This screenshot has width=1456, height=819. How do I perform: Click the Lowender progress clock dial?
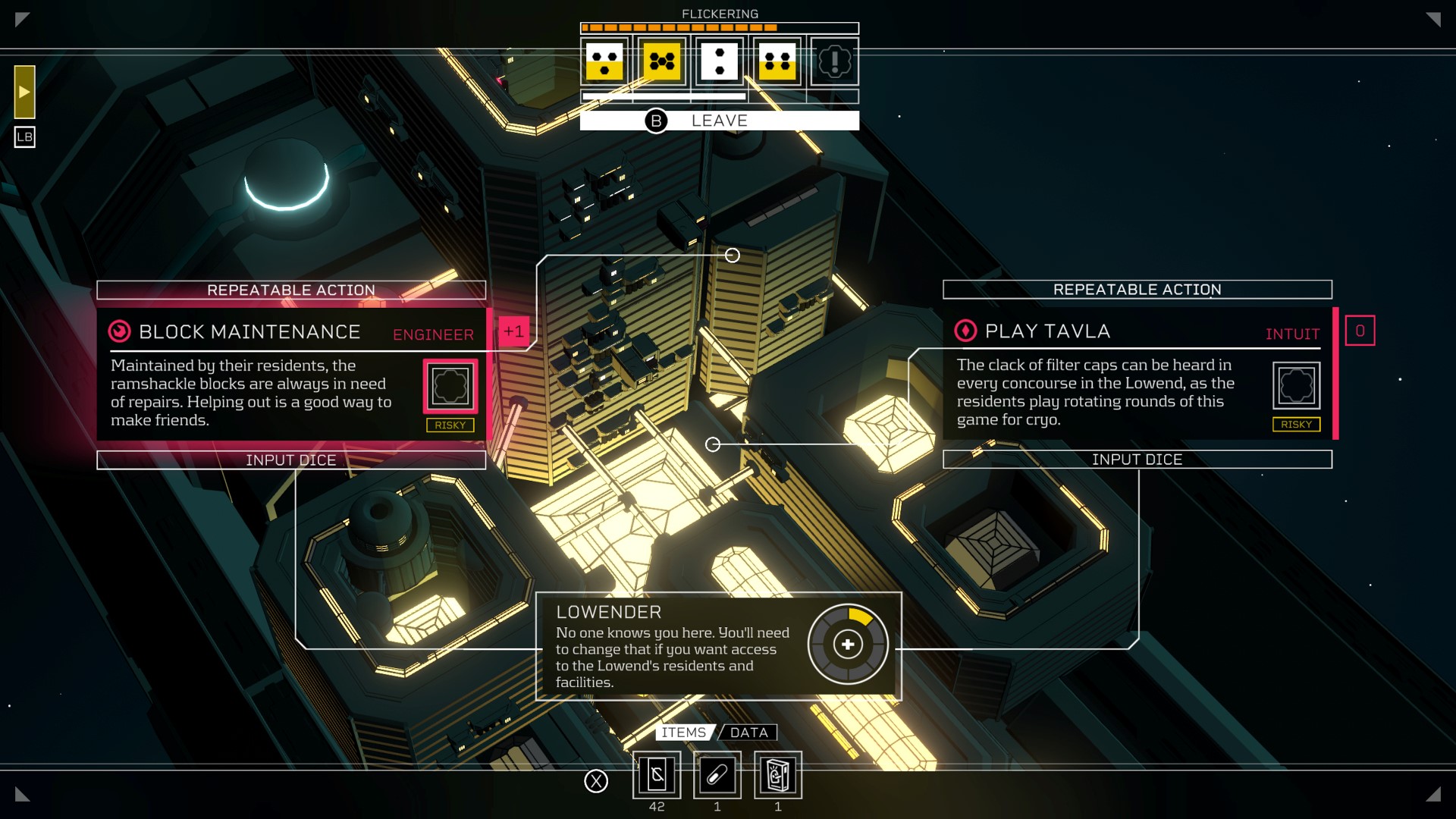click(848, 645)
